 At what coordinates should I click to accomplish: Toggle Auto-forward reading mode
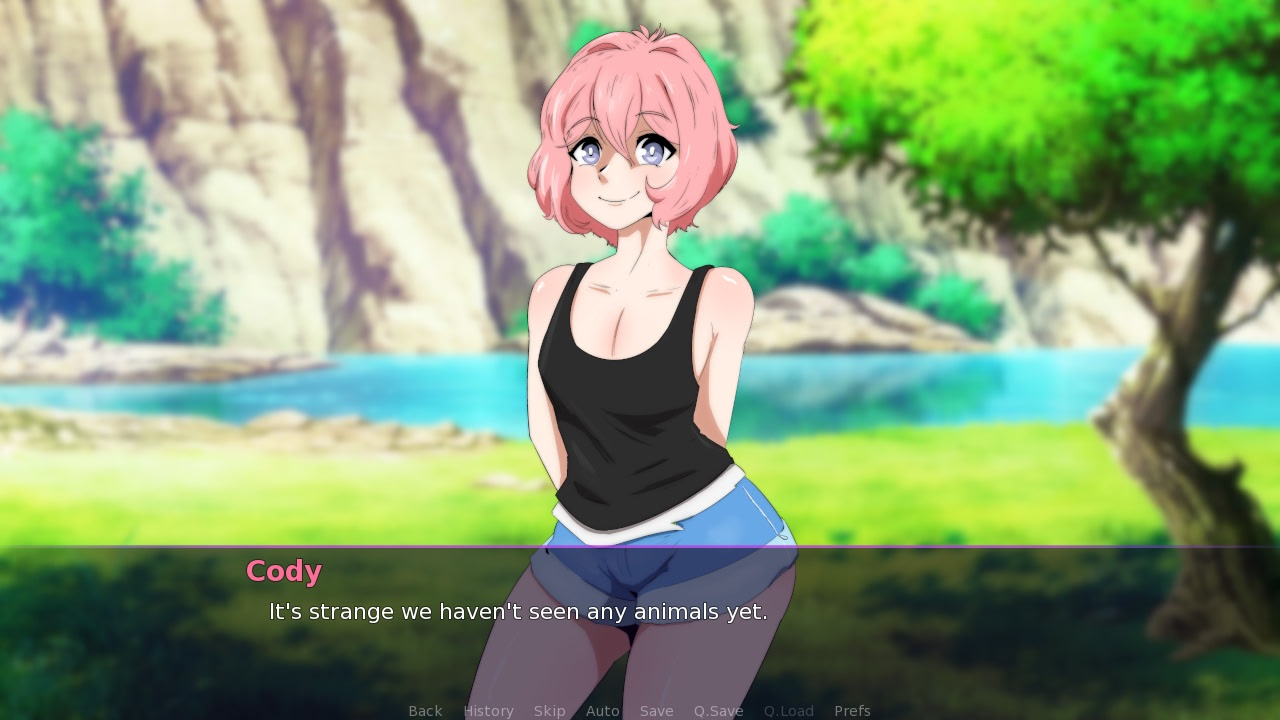click(x=602, y=710)
